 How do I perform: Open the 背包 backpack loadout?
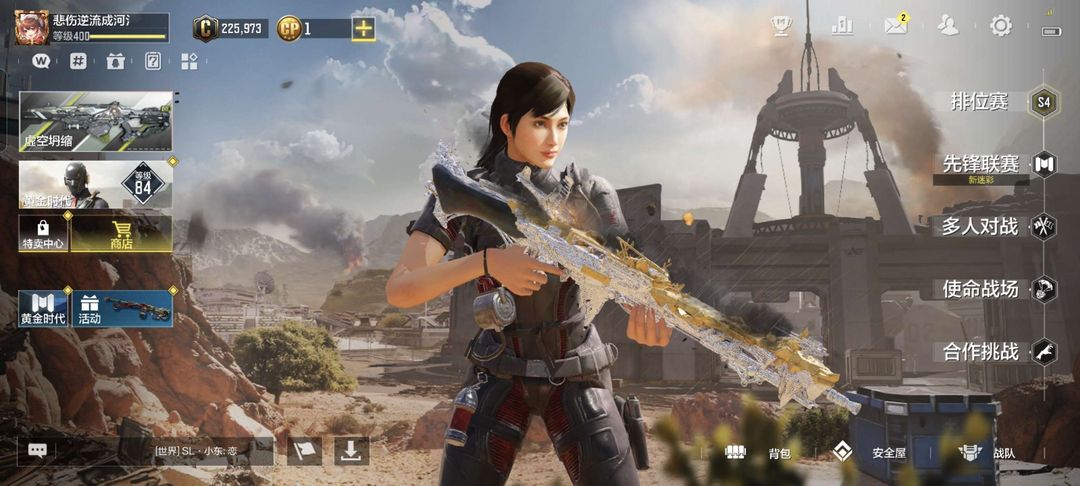762,452
